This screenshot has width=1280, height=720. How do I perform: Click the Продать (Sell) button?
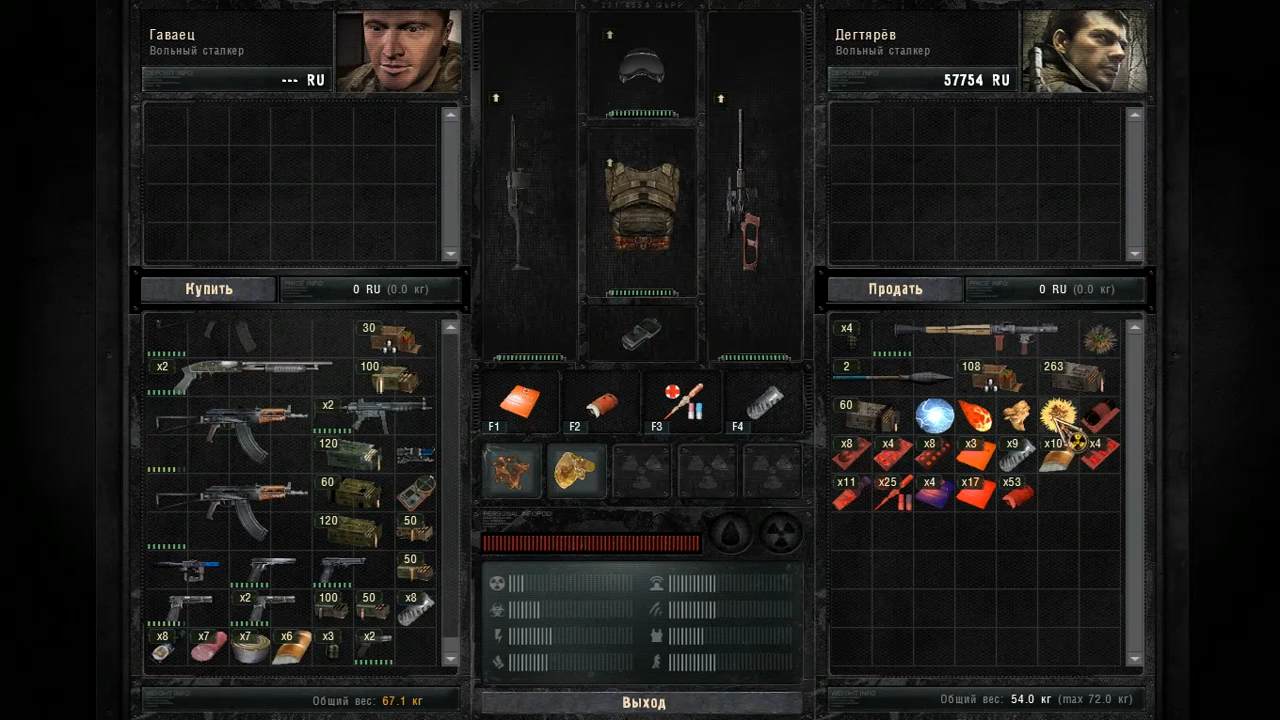tap(895, 289)
